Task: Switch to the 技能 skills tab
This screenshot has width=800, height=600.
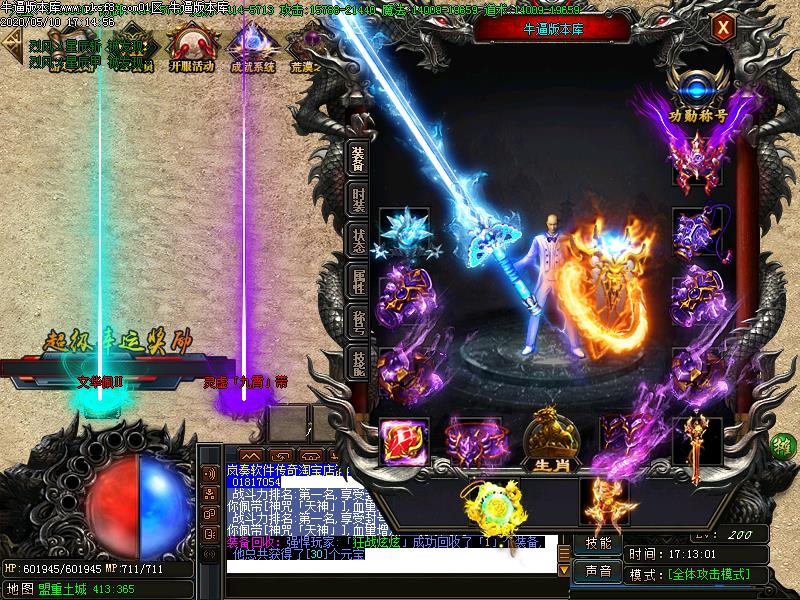Action: (358, 361)
